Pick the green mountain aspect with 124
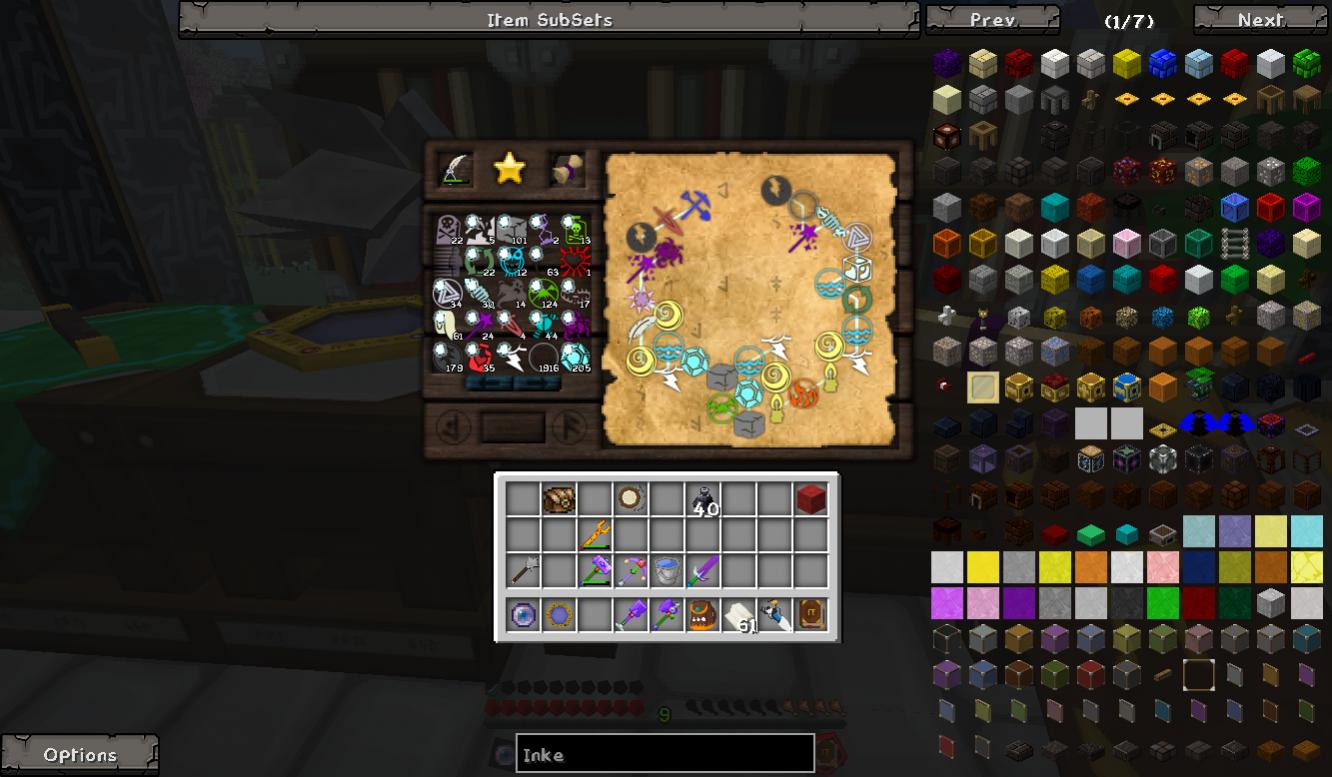 (543, 293)
